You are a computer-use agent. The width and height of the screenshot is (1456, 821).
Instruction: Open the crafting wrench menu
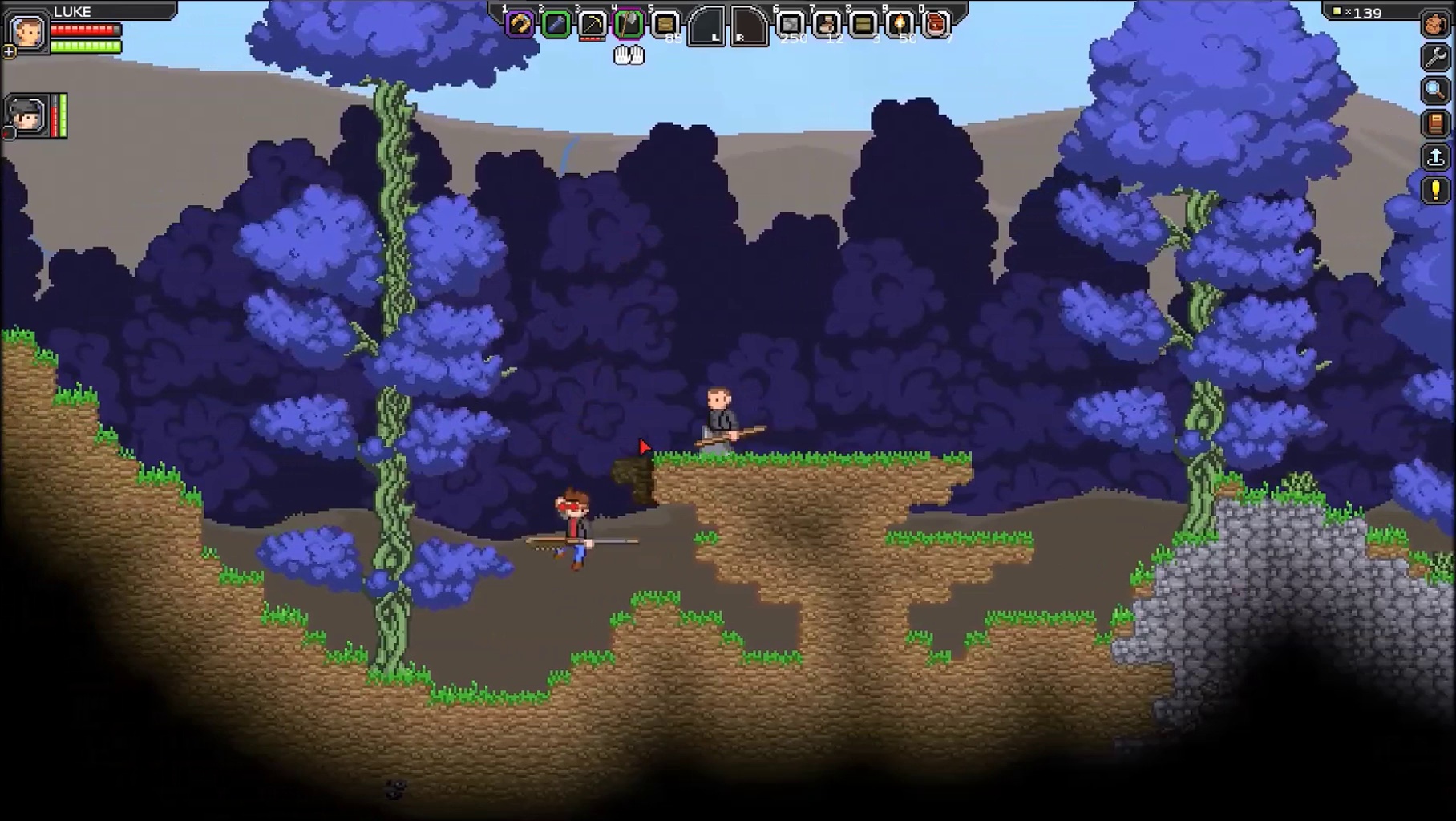click(1435, 57)
